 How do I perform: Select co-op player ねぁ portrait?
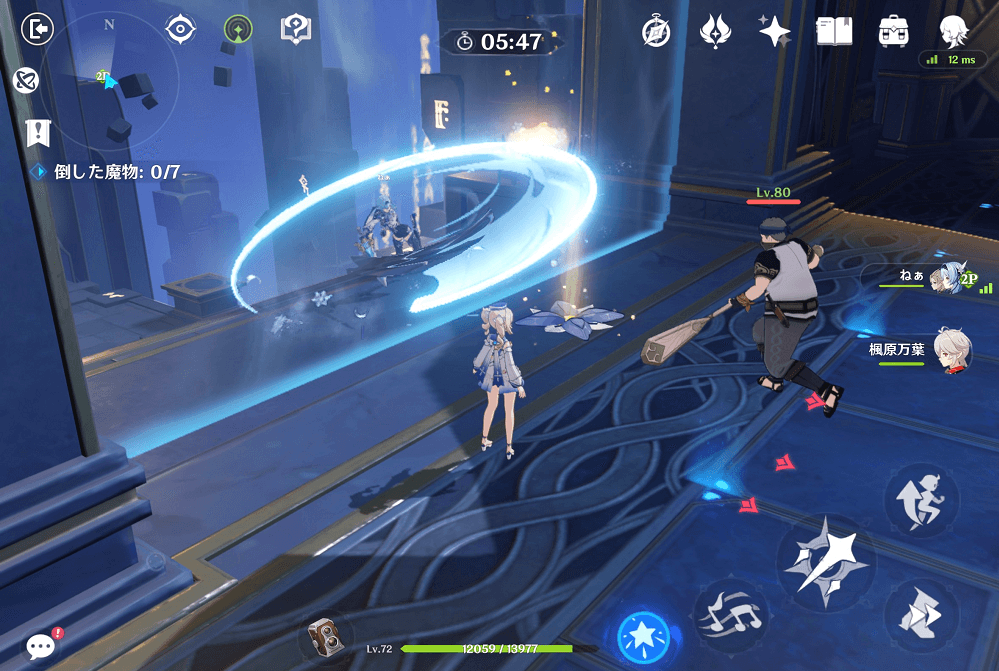tap(948, 280)
